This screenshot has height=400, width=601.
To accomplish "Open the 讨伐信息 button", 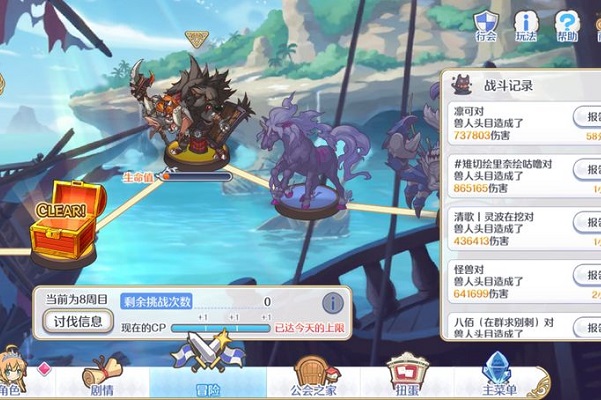I will [79, 322].
